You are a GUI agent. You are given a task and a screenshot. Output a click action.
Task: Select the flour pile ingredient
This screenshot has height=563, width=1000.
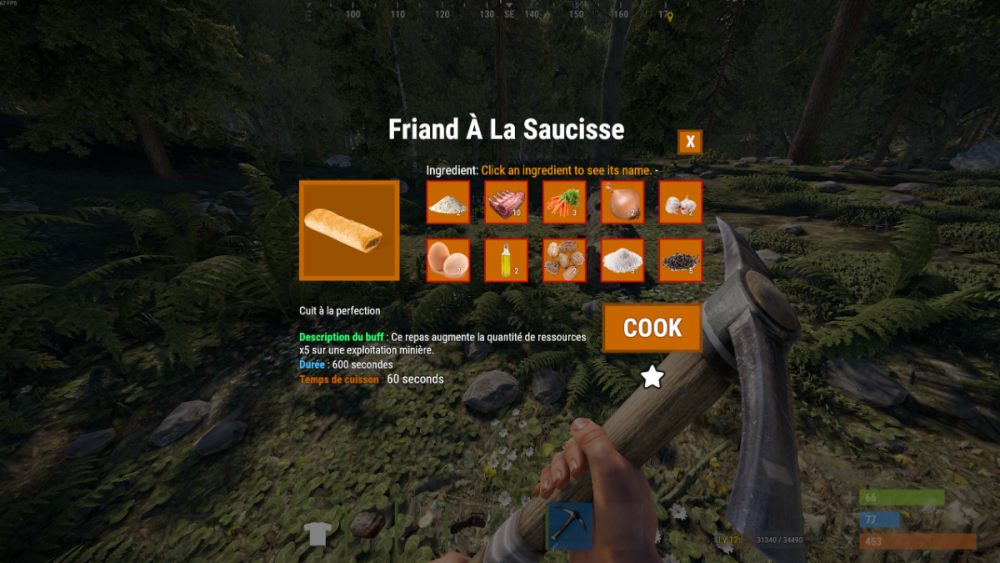448,202
